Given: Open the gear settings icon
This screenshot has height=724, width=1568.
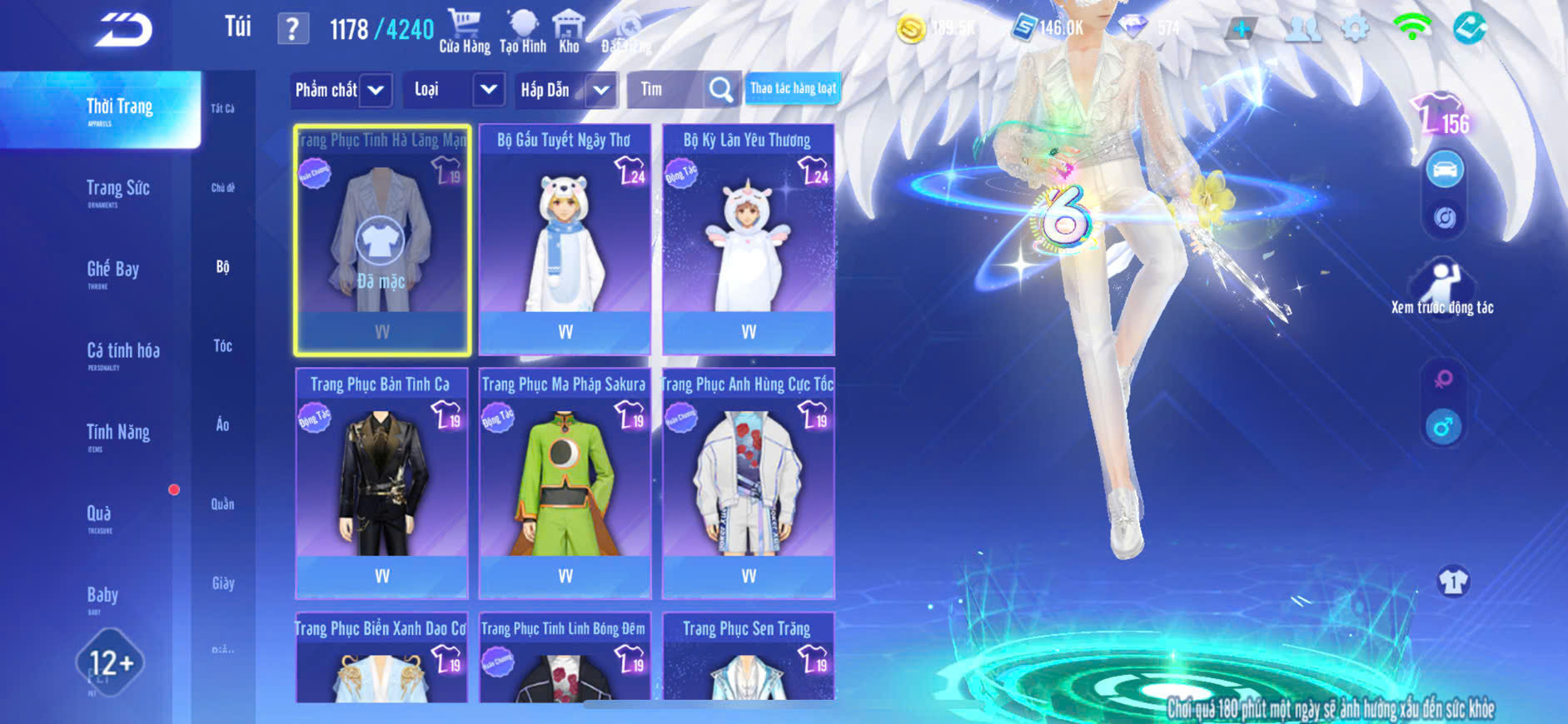Looking at the screenshot, I should point(1356,29).
